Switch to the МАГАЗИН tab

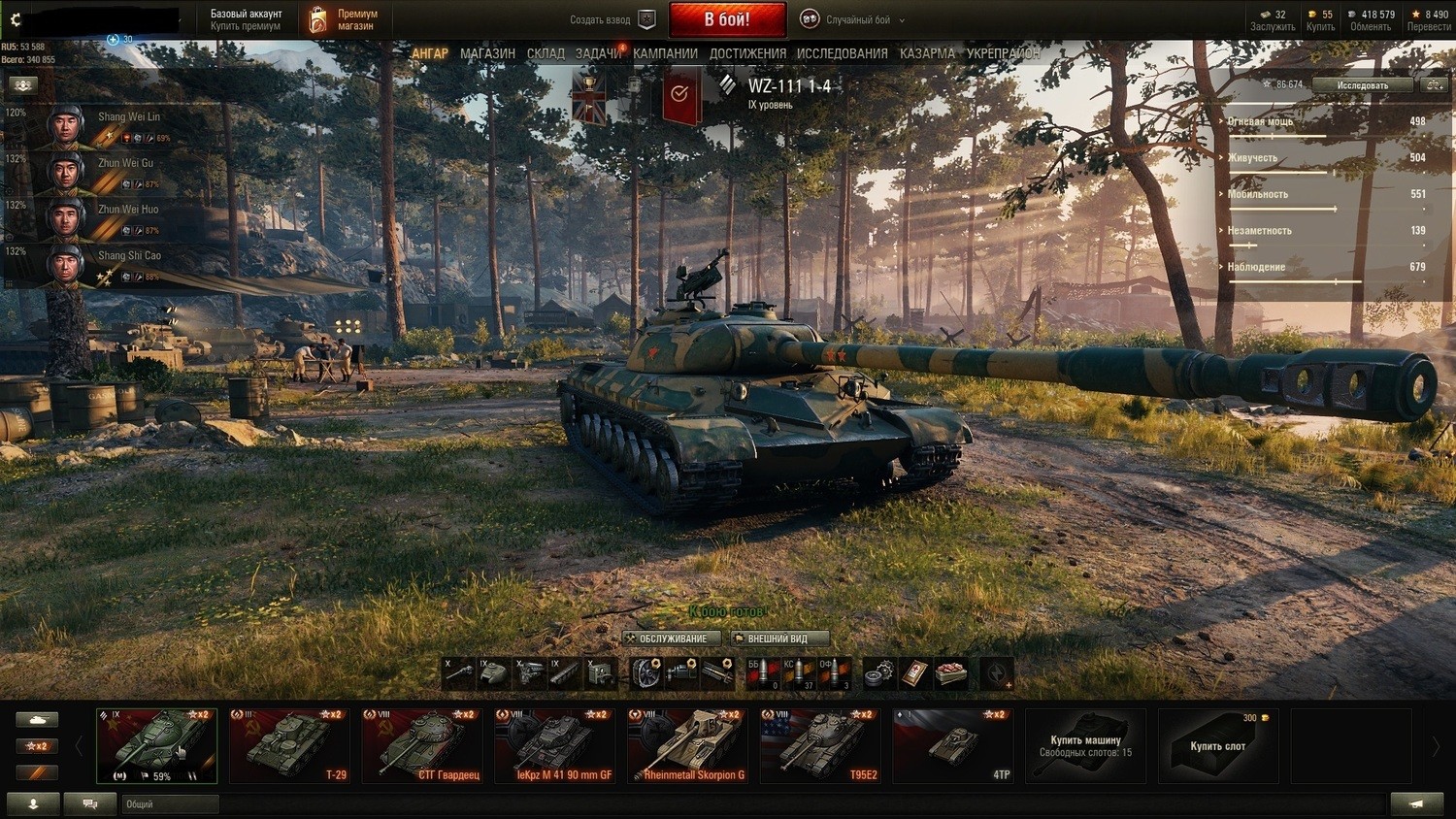point(487,53)
